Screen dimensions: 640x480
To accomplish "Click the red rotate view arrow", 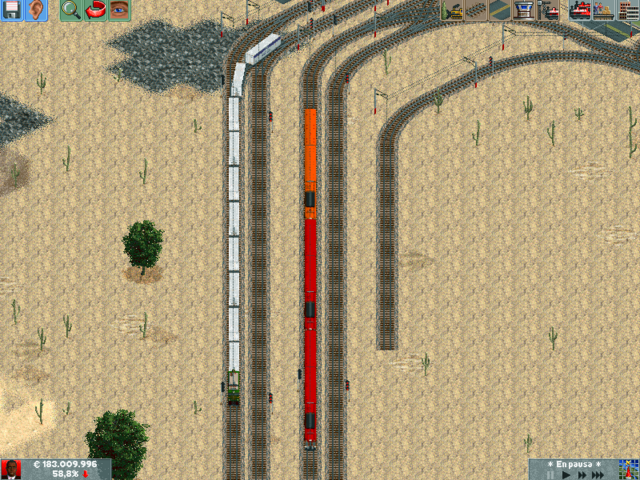I will pos(96,11).
